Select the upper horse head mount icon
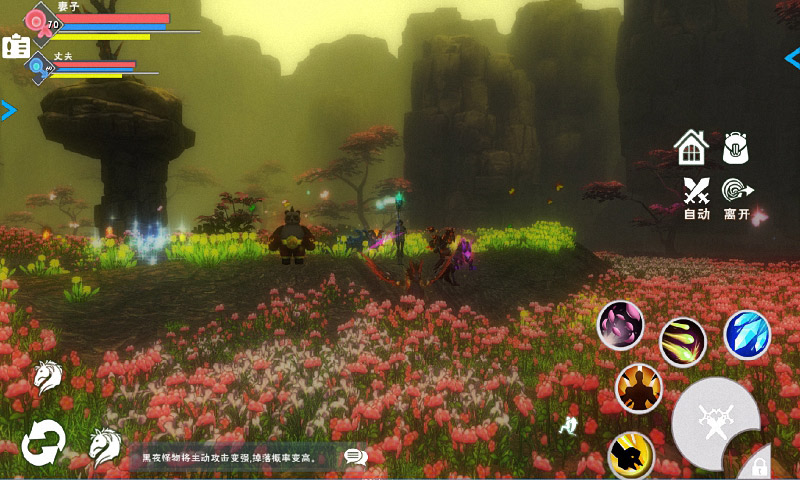The height and width of the screenshot is (480, 800). coord(47,375)
